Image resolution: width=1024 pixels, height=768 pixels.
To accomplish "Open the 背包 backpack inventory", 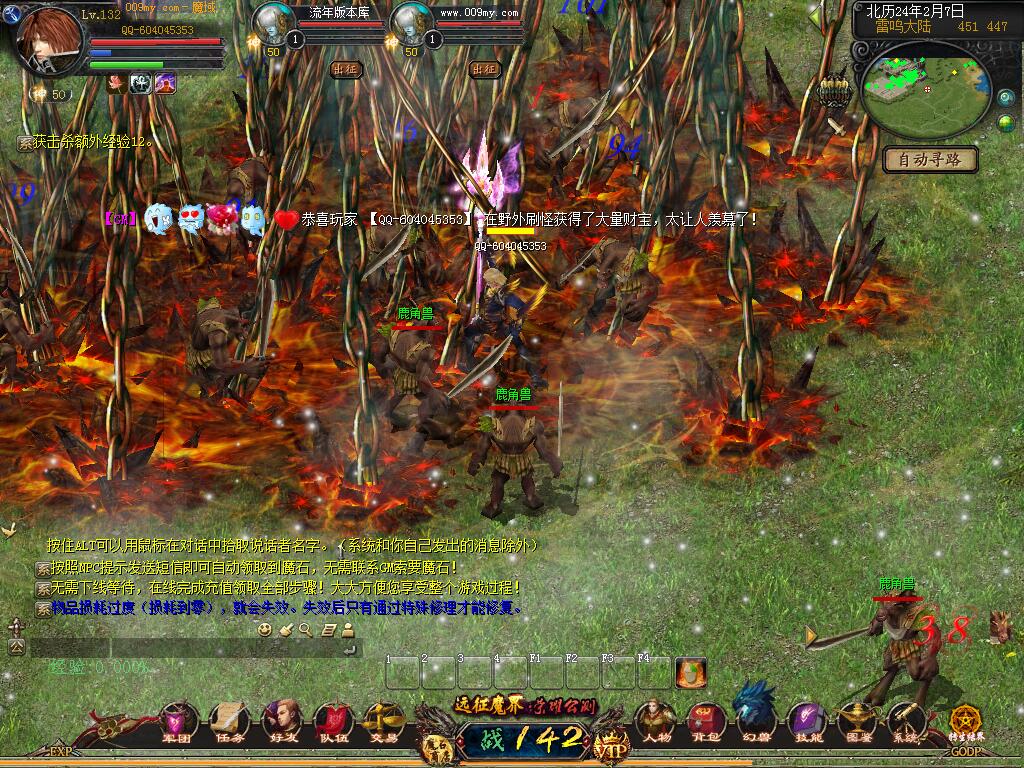I will 705,720.
